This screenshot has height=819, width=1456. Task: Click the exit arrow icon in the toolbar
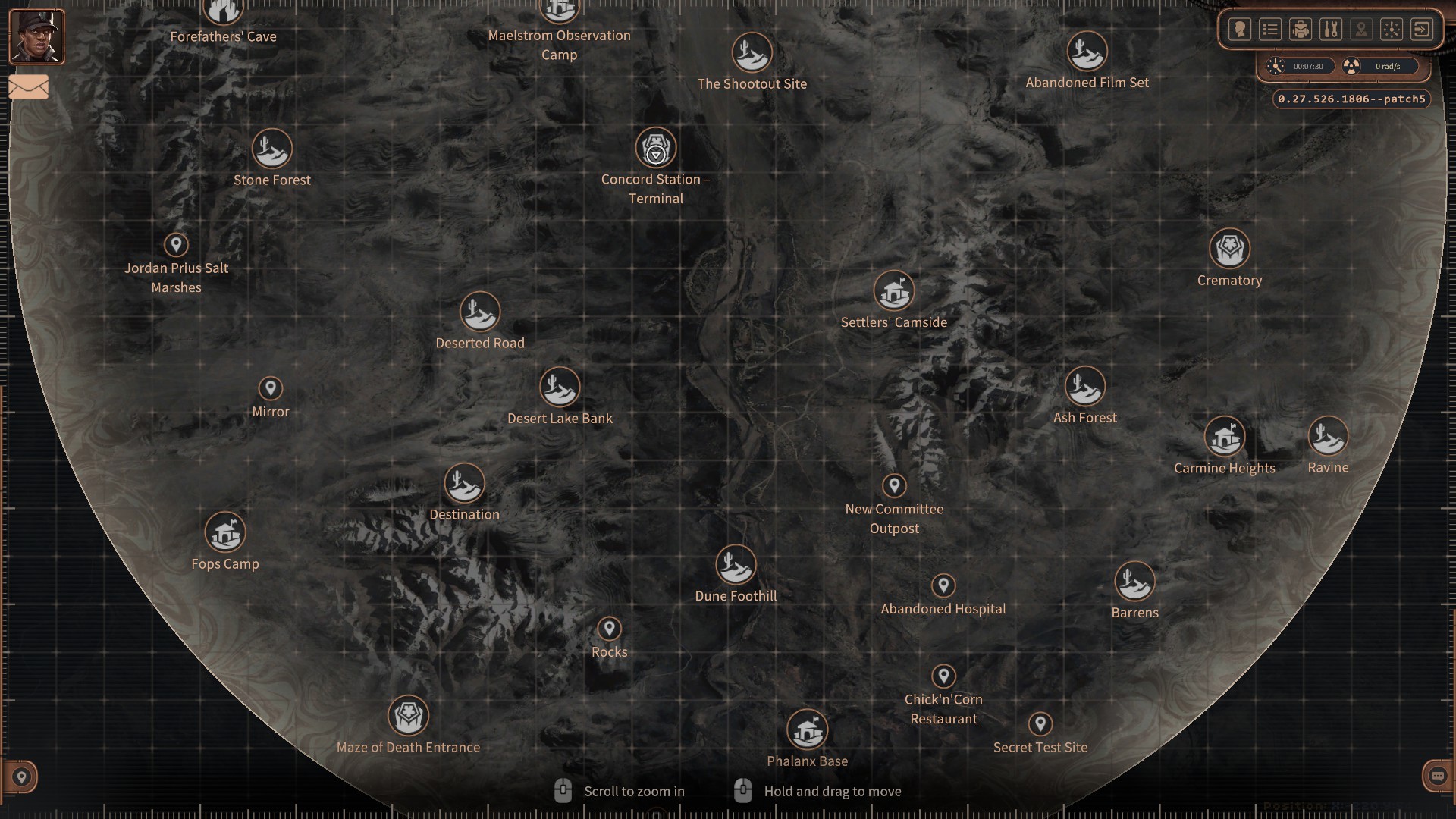coord(1423,29)
